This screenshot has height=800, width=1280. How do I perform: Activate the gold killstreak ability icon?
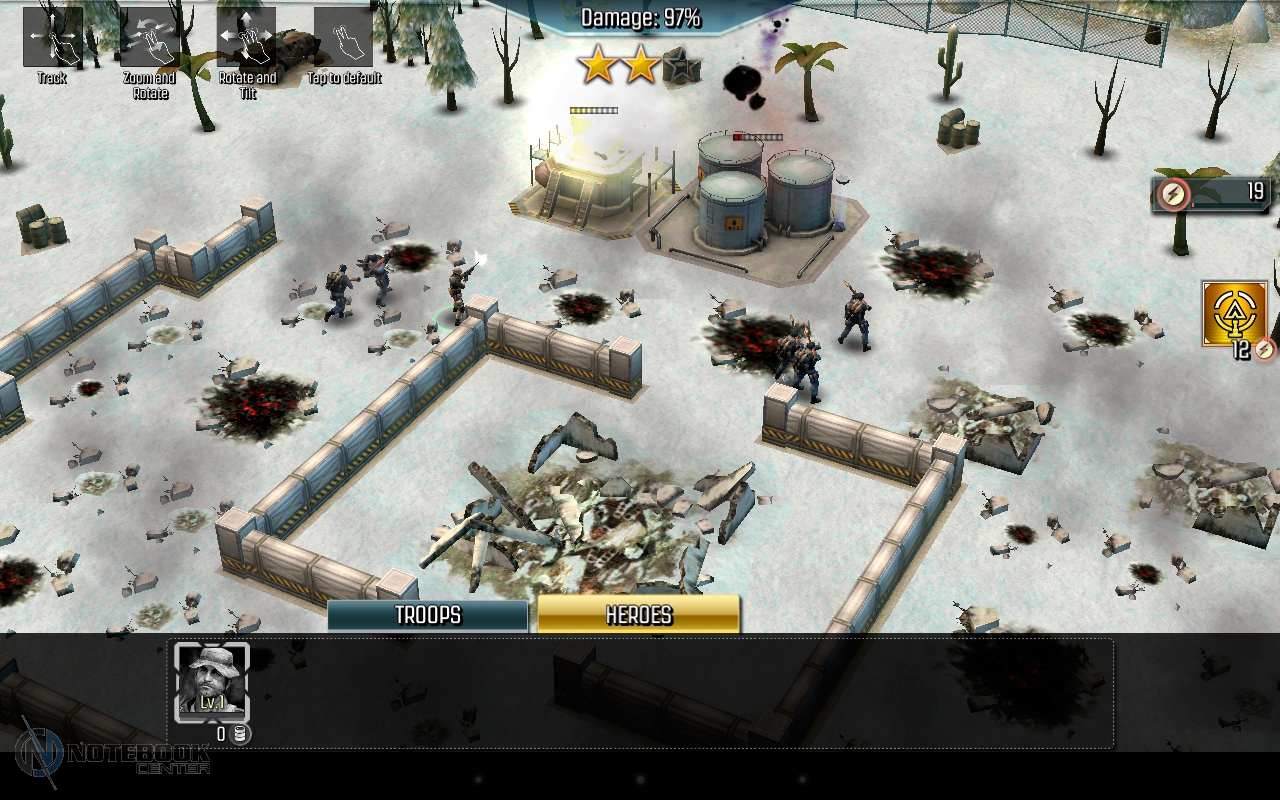1234,314
